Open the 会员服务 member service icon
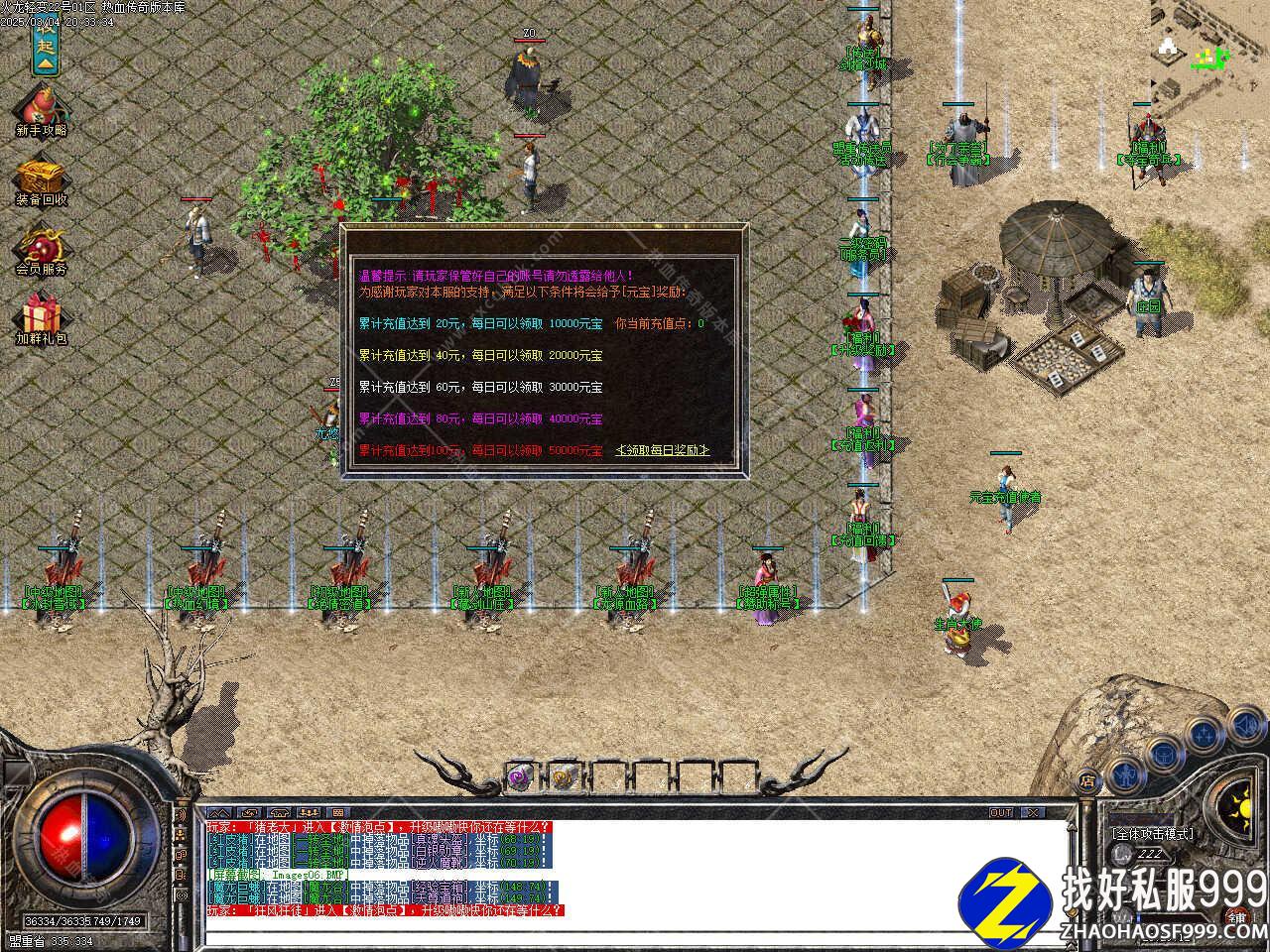 pyautogui.click(x=42, y=249)
